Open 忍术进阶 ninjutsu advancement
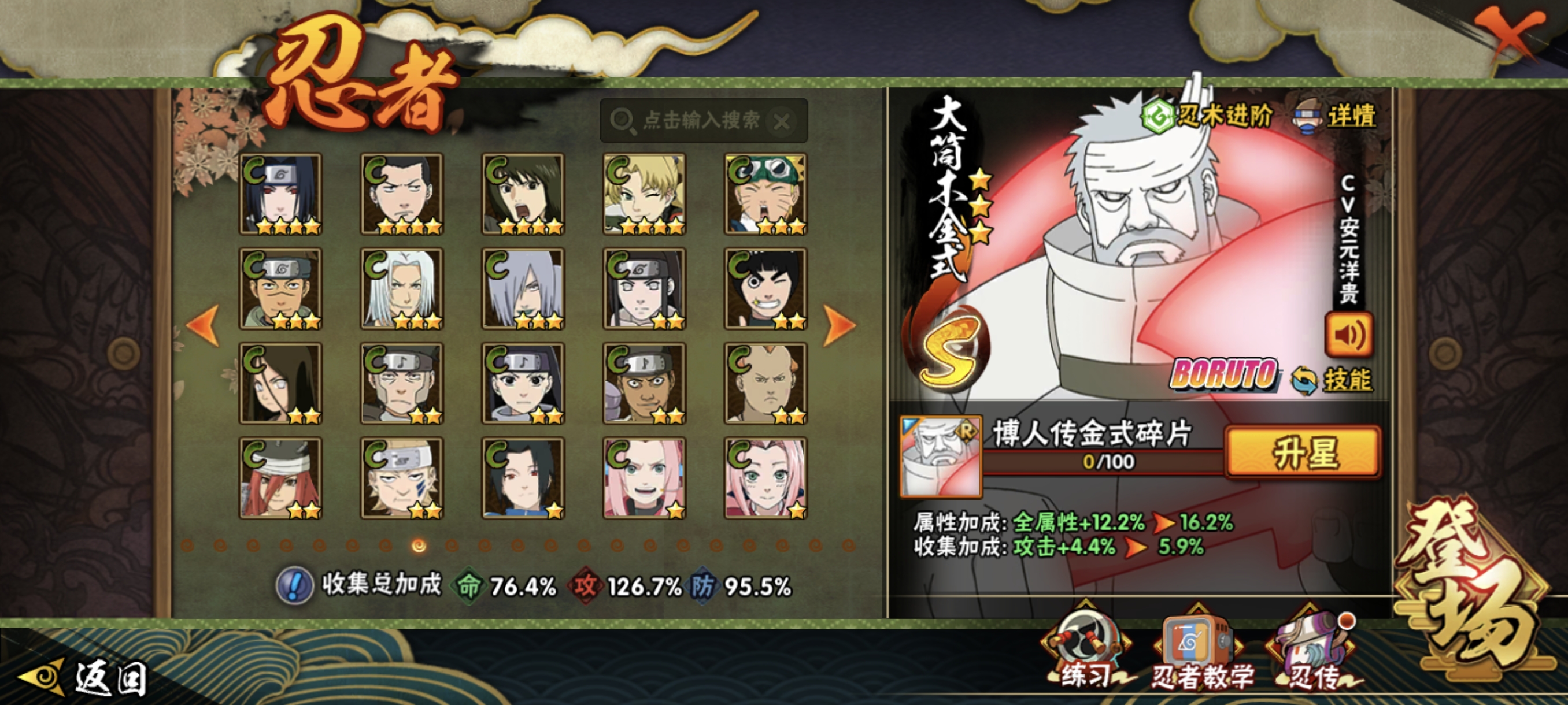The image size is (1568, 705). point(1208,116)
